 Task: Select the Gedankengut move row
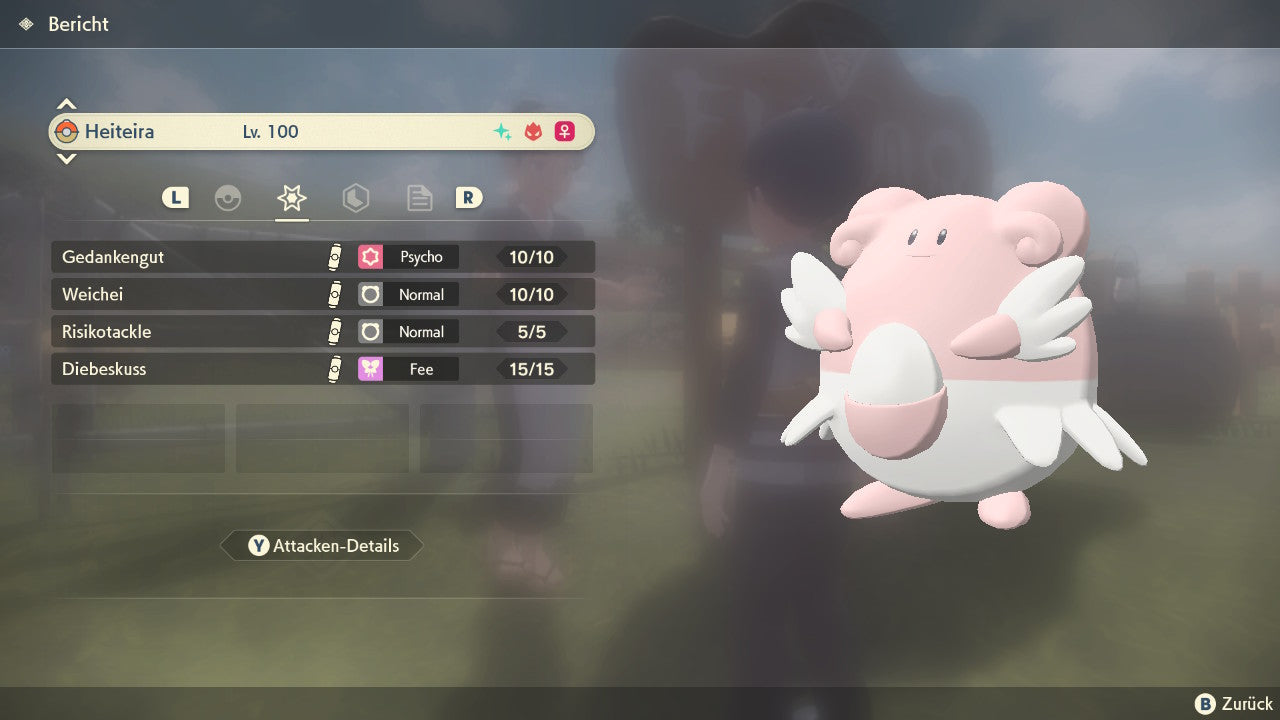pos(322,257)
